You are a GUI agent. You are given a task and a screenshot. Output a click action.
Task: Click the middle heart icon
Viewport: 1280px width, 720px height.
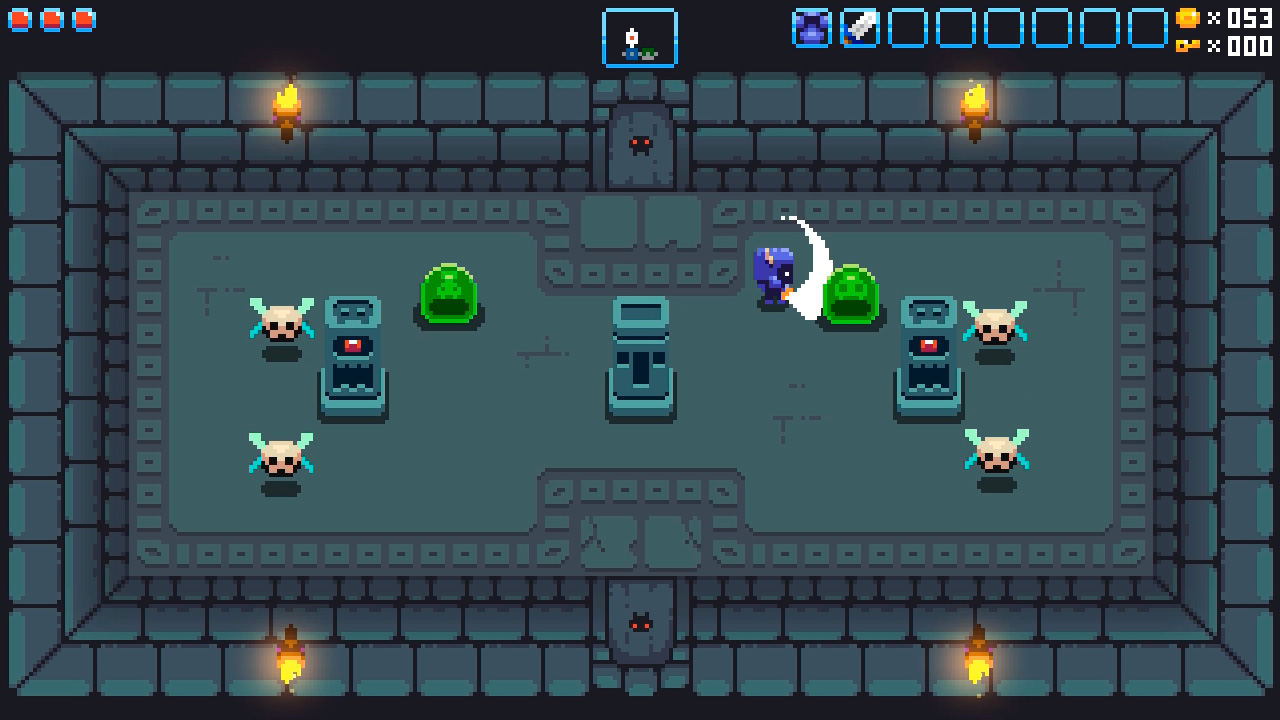tap(51, 18)
